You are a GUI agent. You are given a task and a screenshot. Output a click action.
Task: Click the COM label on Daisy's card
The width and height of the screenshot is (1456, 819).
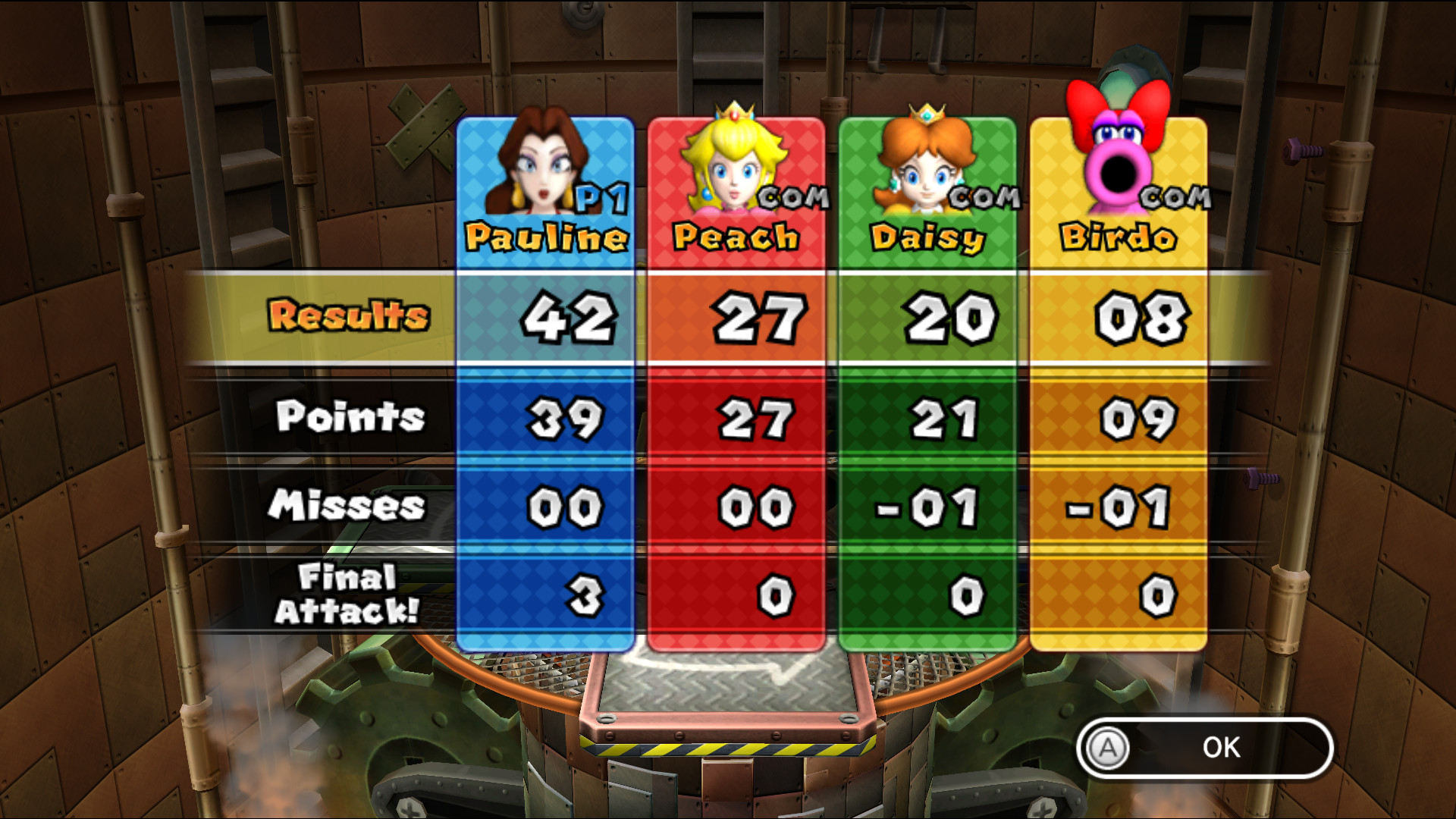click(x=986, y=199)
